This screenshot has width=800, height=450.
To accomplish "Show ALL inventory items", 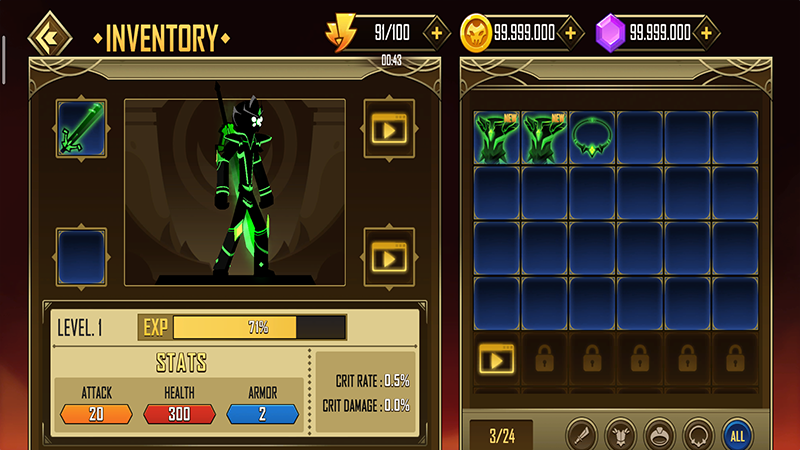I will [738, 434].
